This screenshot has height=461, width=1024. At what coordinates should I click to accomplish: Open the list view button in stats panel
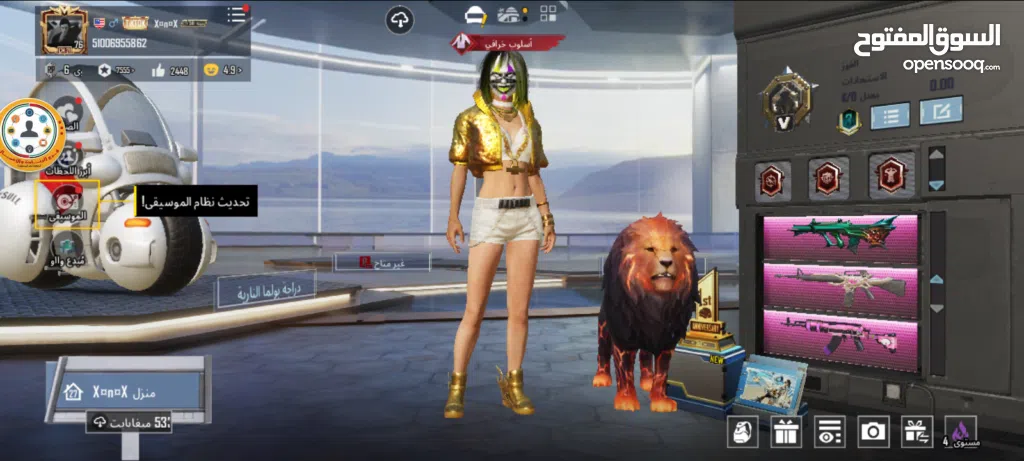pyautogui.click(x=890, y=113)
